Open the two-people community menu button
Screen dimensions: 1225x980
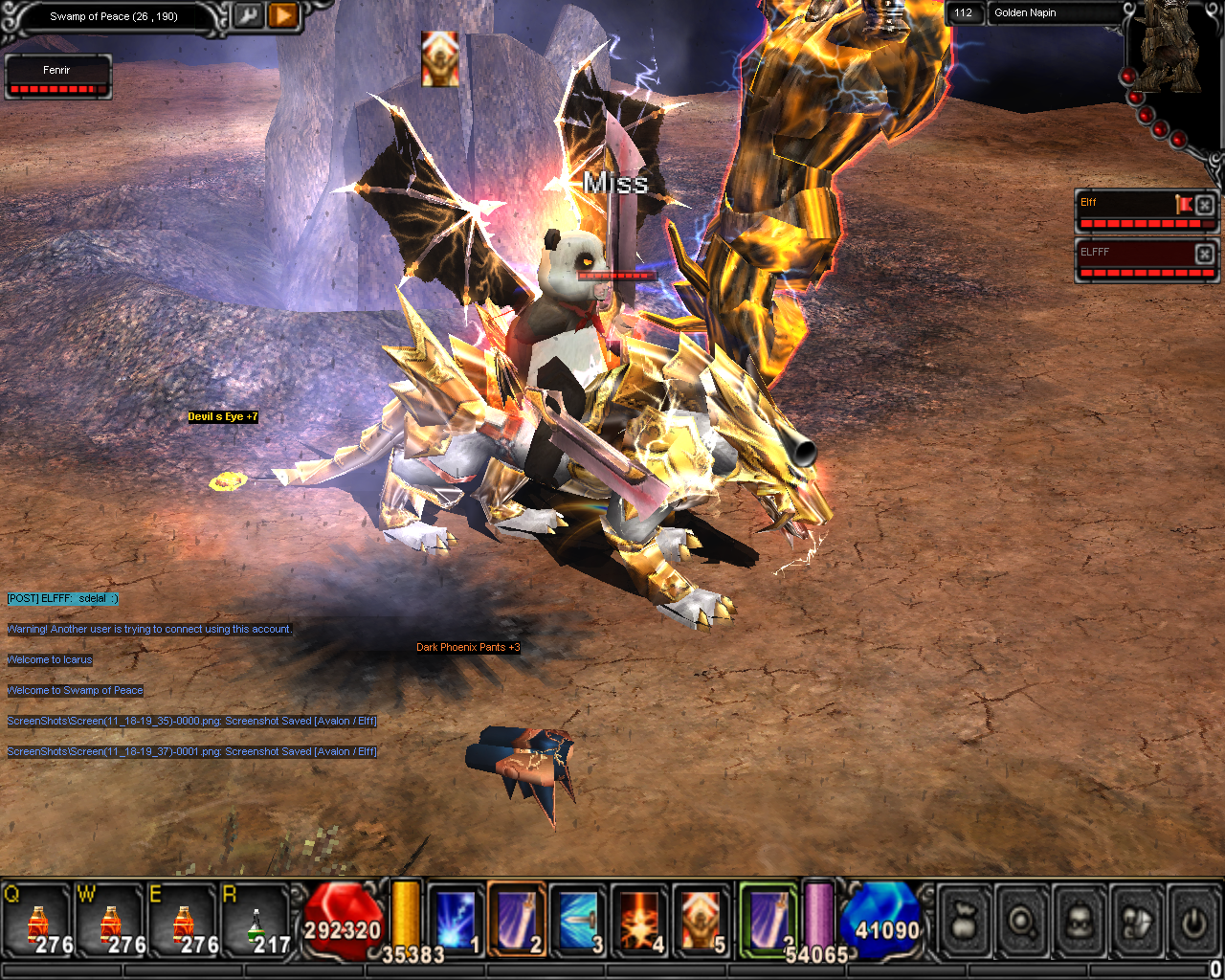pos(1137,922)
